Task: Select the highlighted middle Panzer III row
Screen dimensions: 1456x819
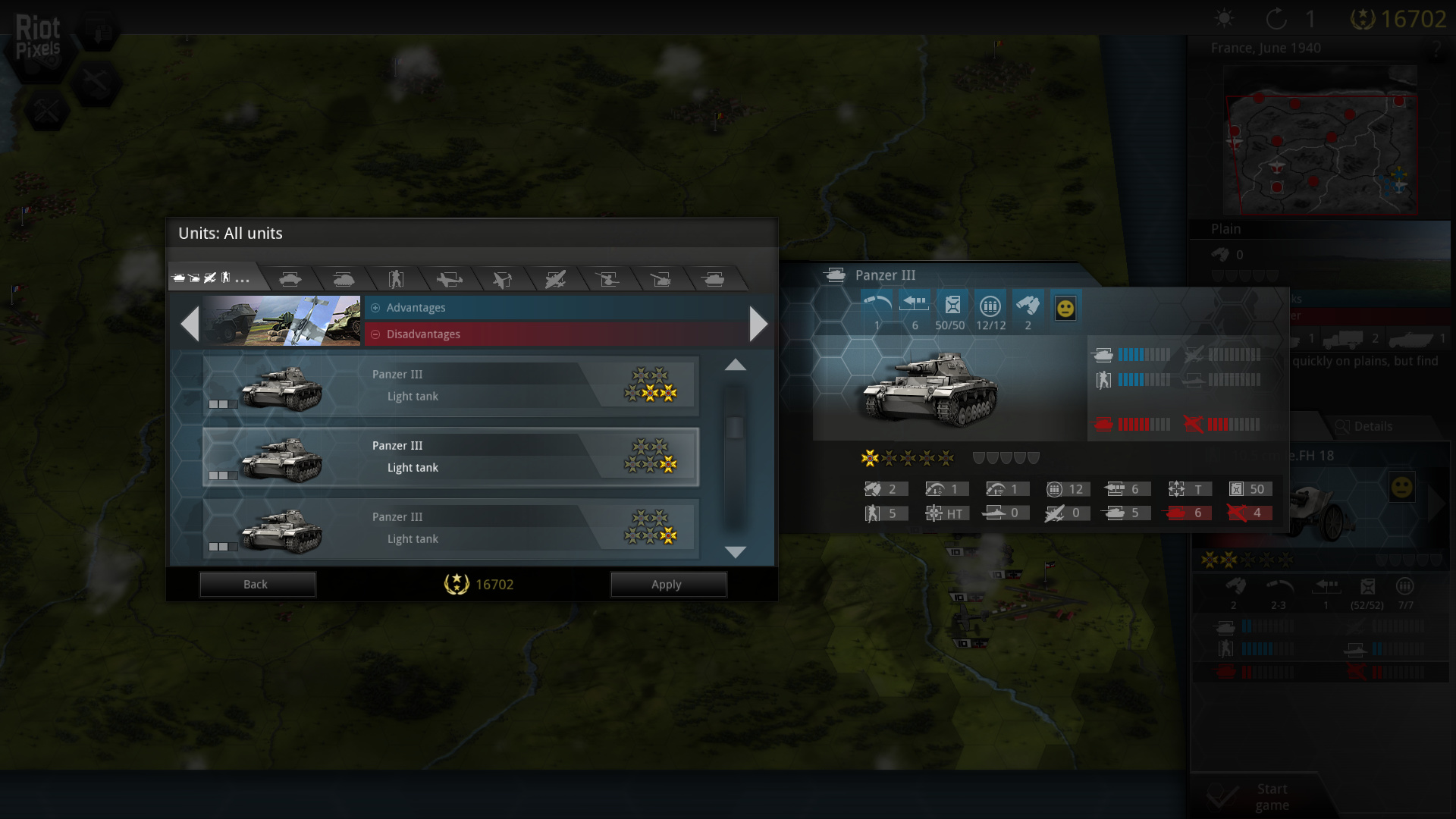Action: tap(450, 457)
